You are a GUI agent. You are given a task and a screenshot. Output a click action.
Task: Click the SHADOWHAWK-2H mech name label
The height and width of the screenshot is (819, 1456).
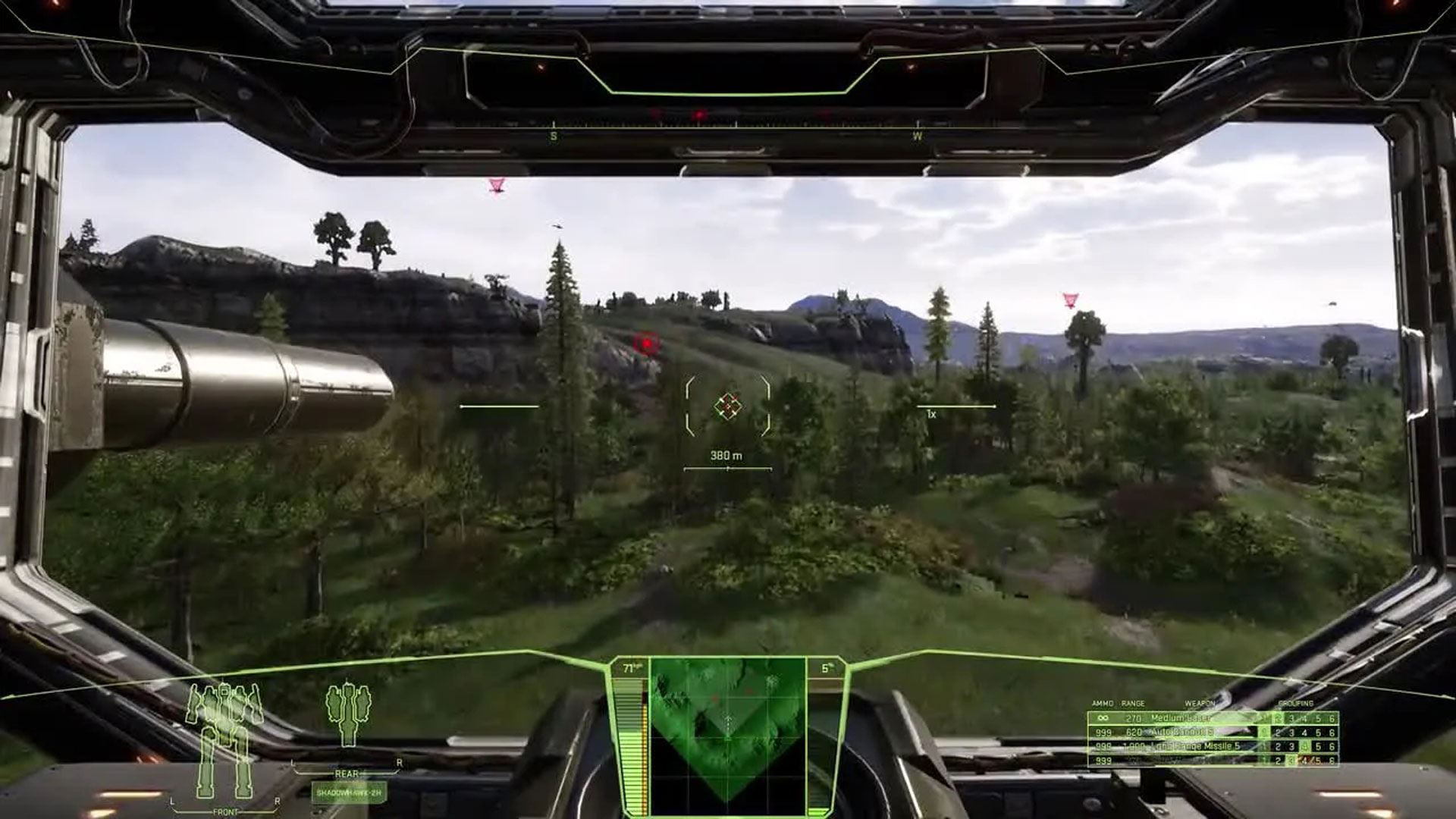(x=350, y=792)
